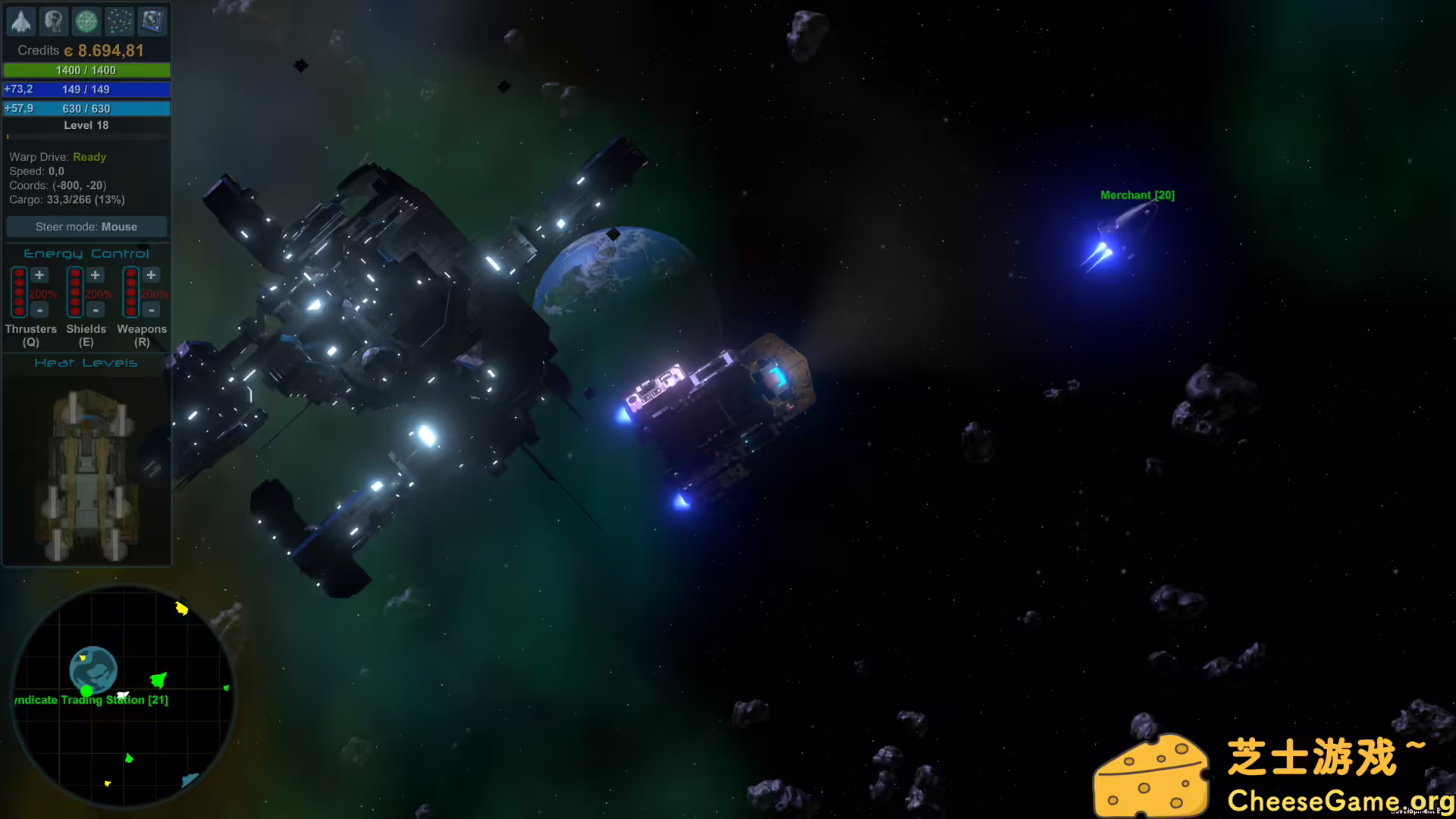
Task: Open the character/pilot panel icon
Action: [54, 21]
